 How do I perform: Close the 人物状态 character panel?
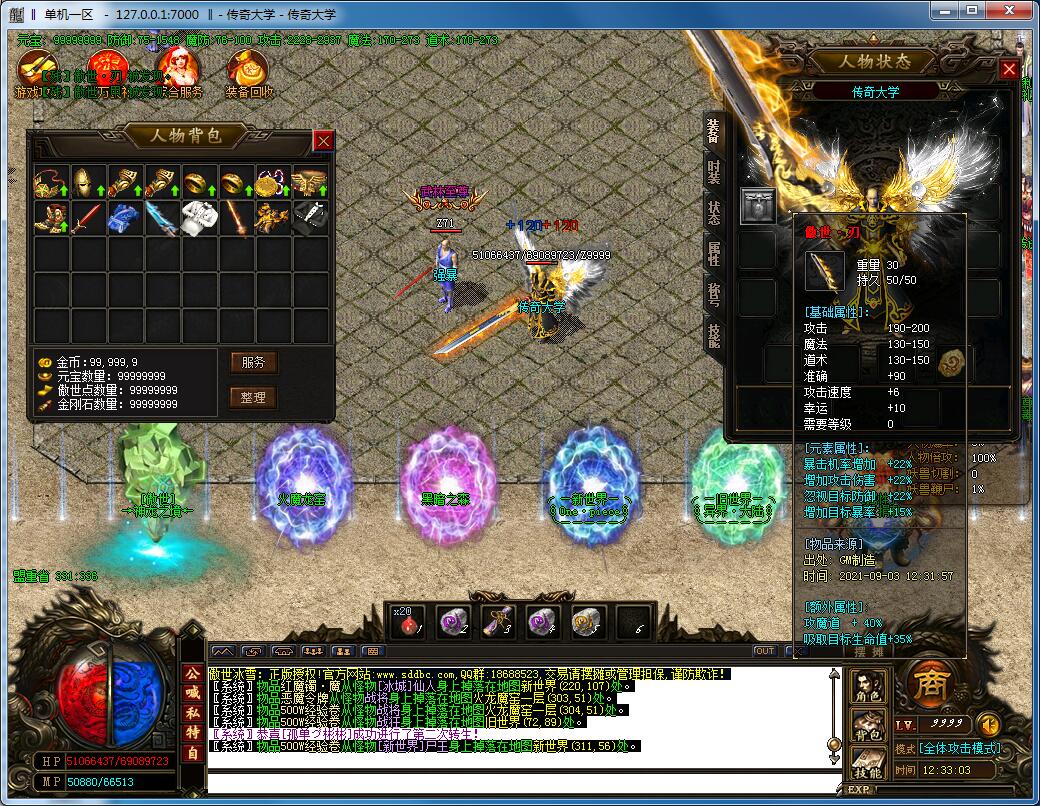coord(1009,70)
